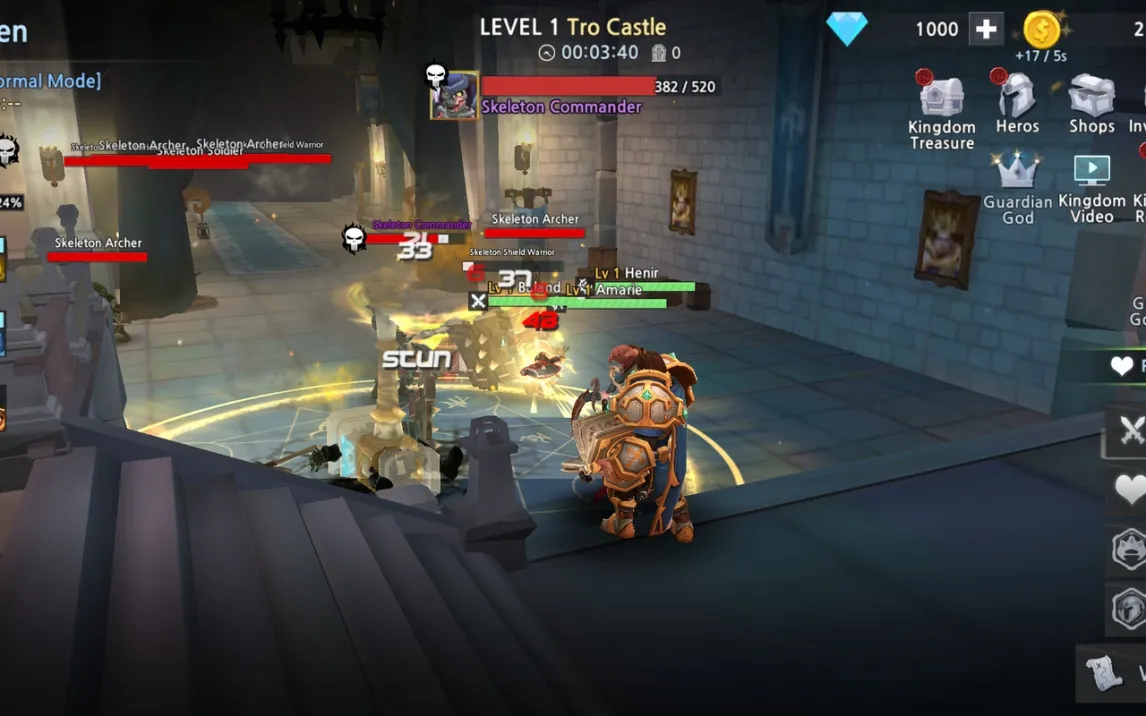1146x716 pixels.
Task: Open the Heros helmet menu
Action: (1017, 104)
